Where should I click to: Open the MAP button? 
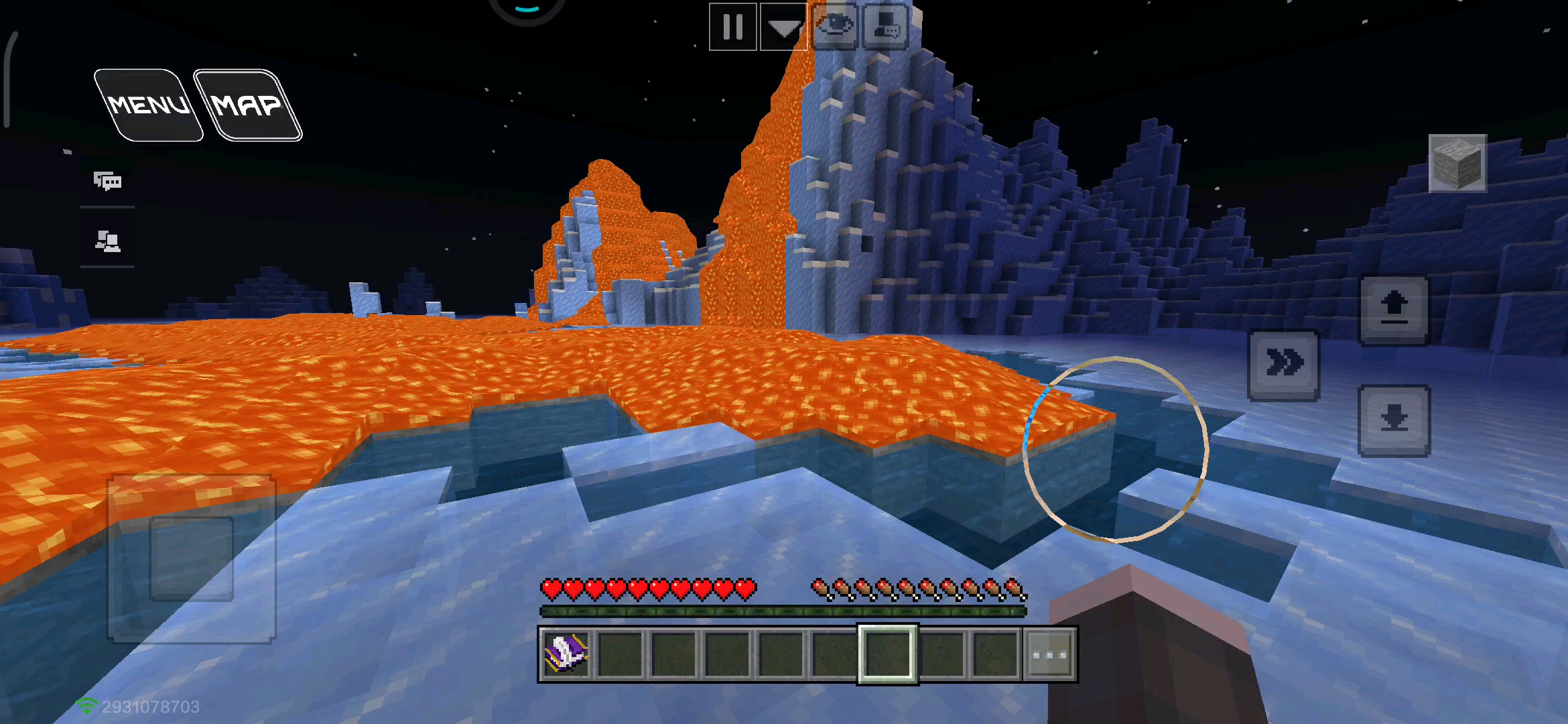click(x=247, y=105)
